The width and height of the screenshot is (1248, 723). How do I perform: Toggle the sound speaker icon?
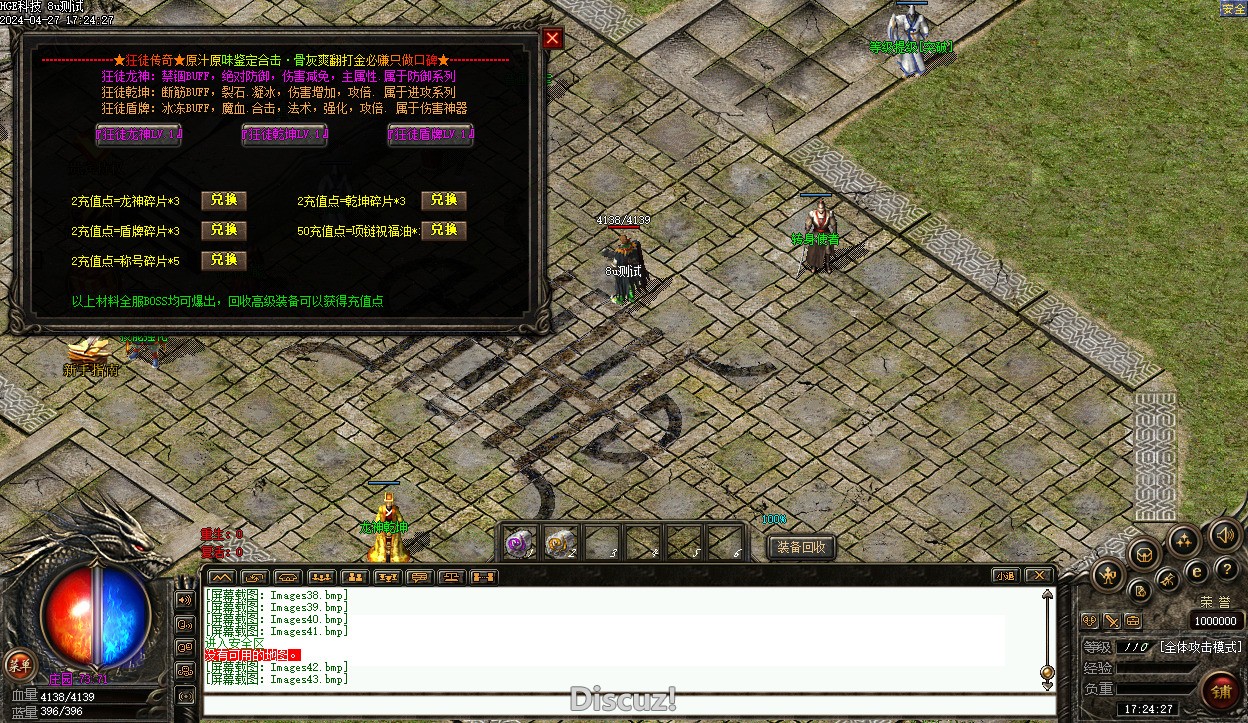point(1224,535)
